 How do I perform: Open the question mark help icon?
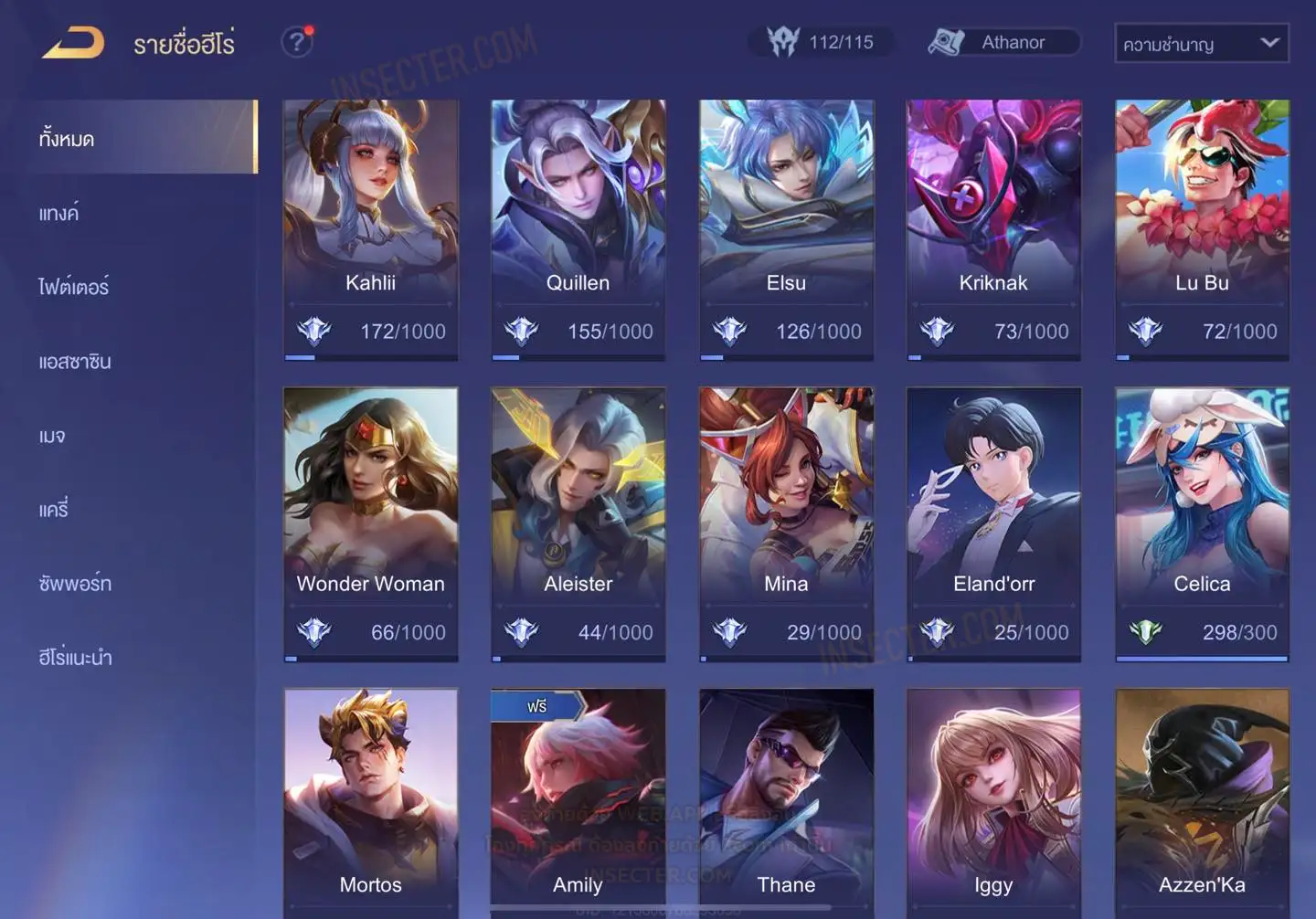click(x=297, y=42)
